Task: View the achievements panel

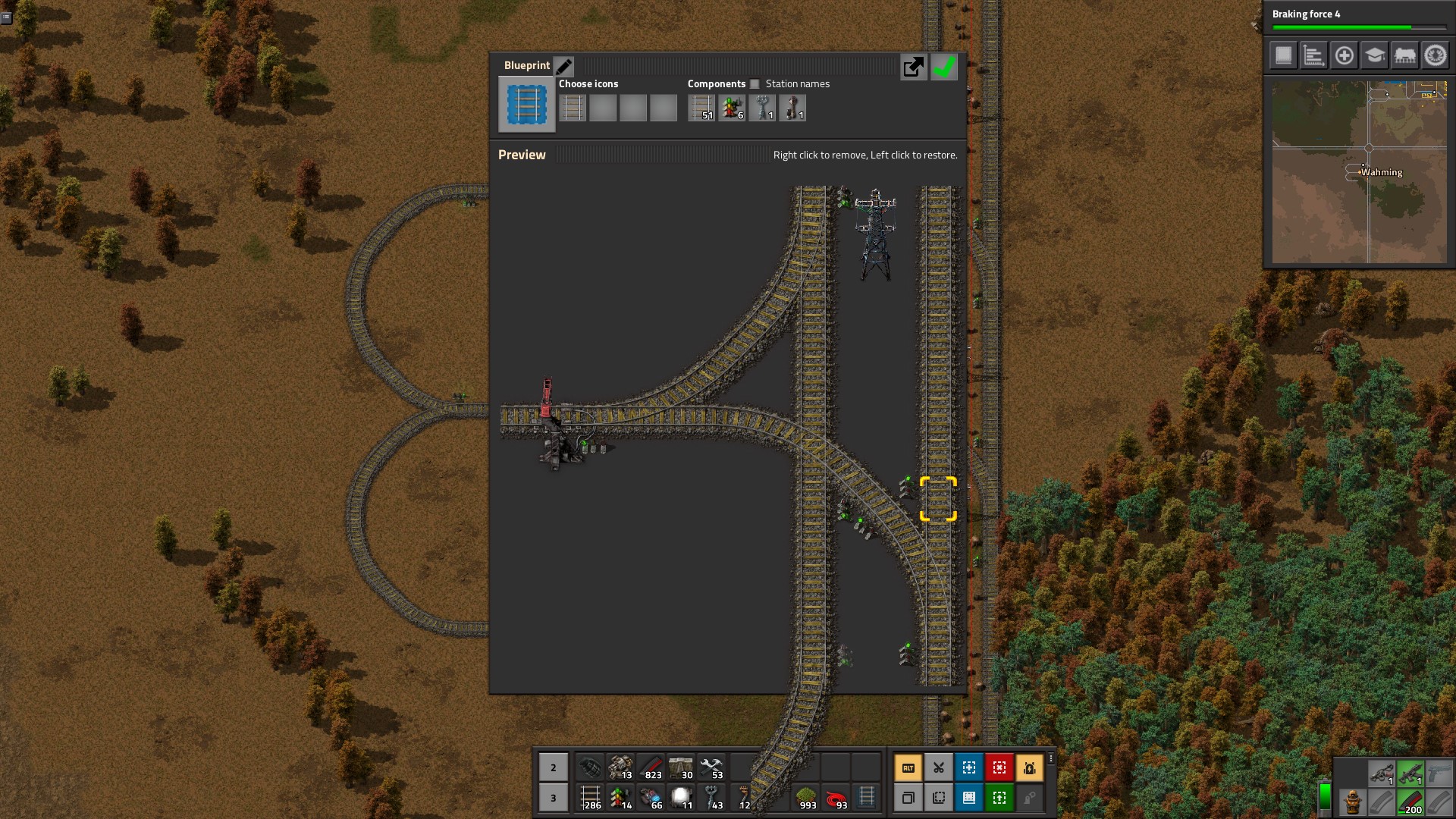Action: pyautogui.click(x=1435, y=55)
